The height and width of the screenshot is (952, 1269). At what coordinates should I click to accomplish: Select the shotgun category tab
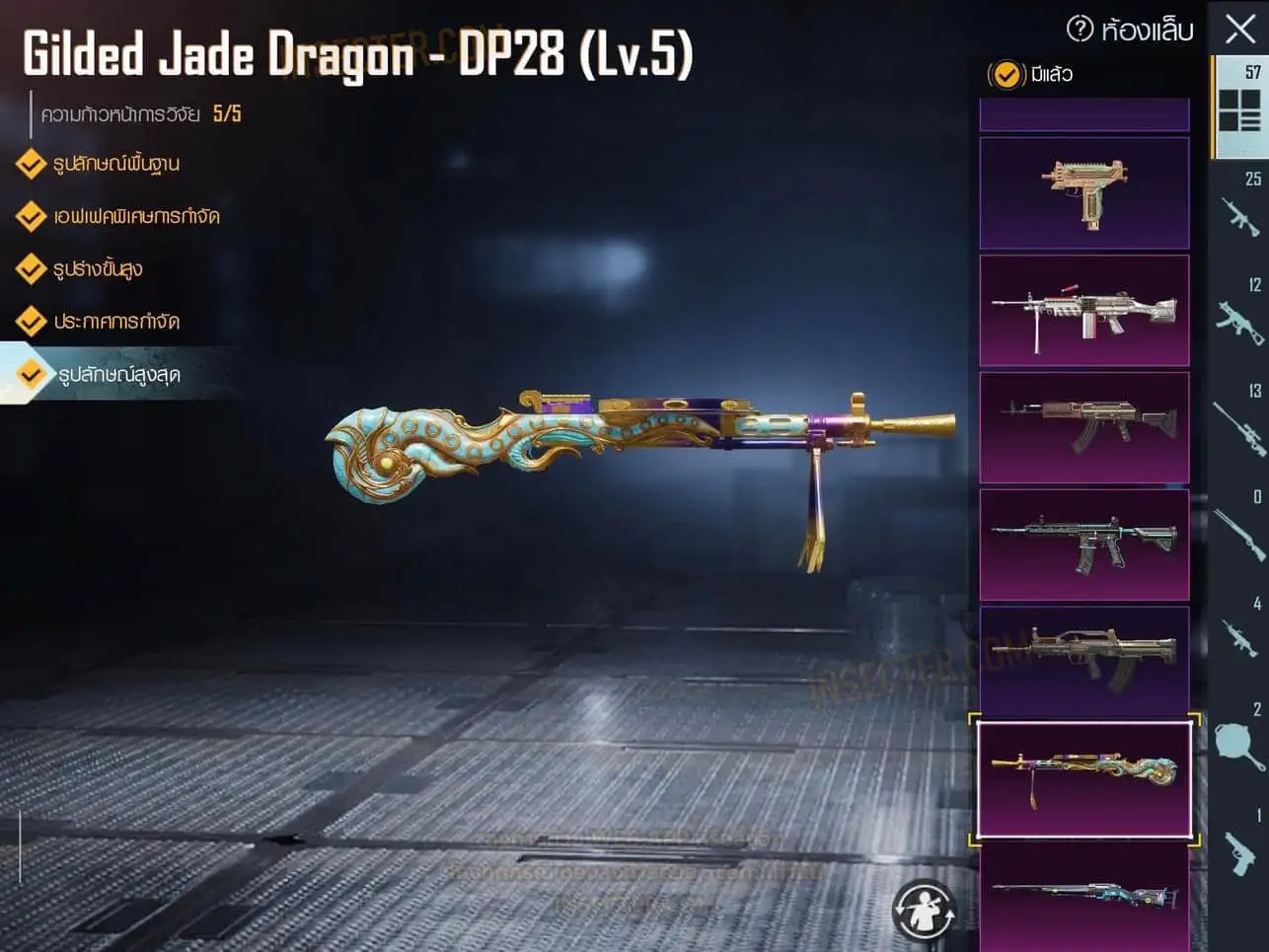[x=1239, y=533]
